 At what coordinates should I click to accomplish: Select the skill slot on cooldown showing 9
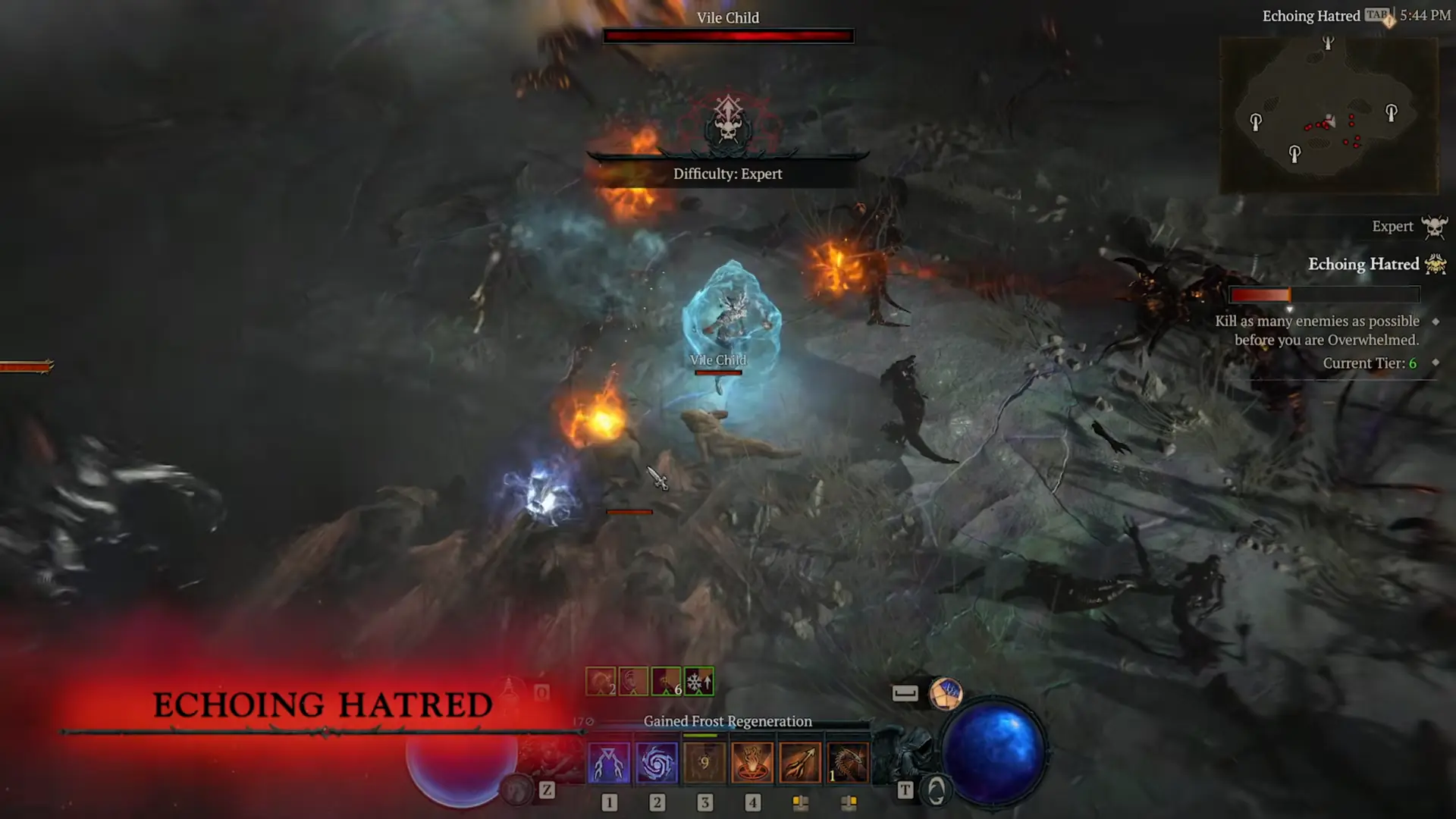click(704, 762)
